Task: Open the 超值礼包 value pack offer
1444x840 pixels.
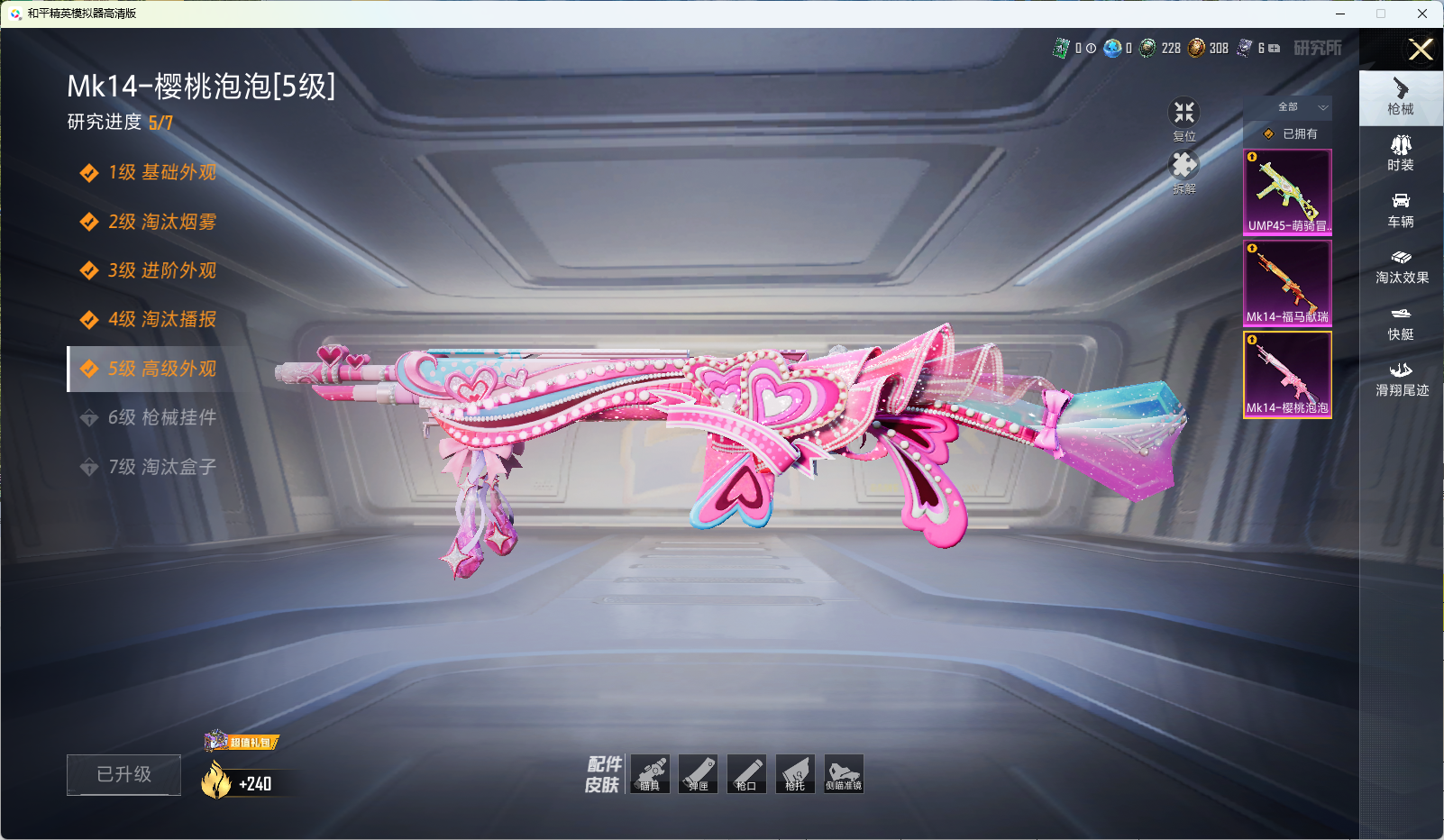Action: click(x=242, y=742)
